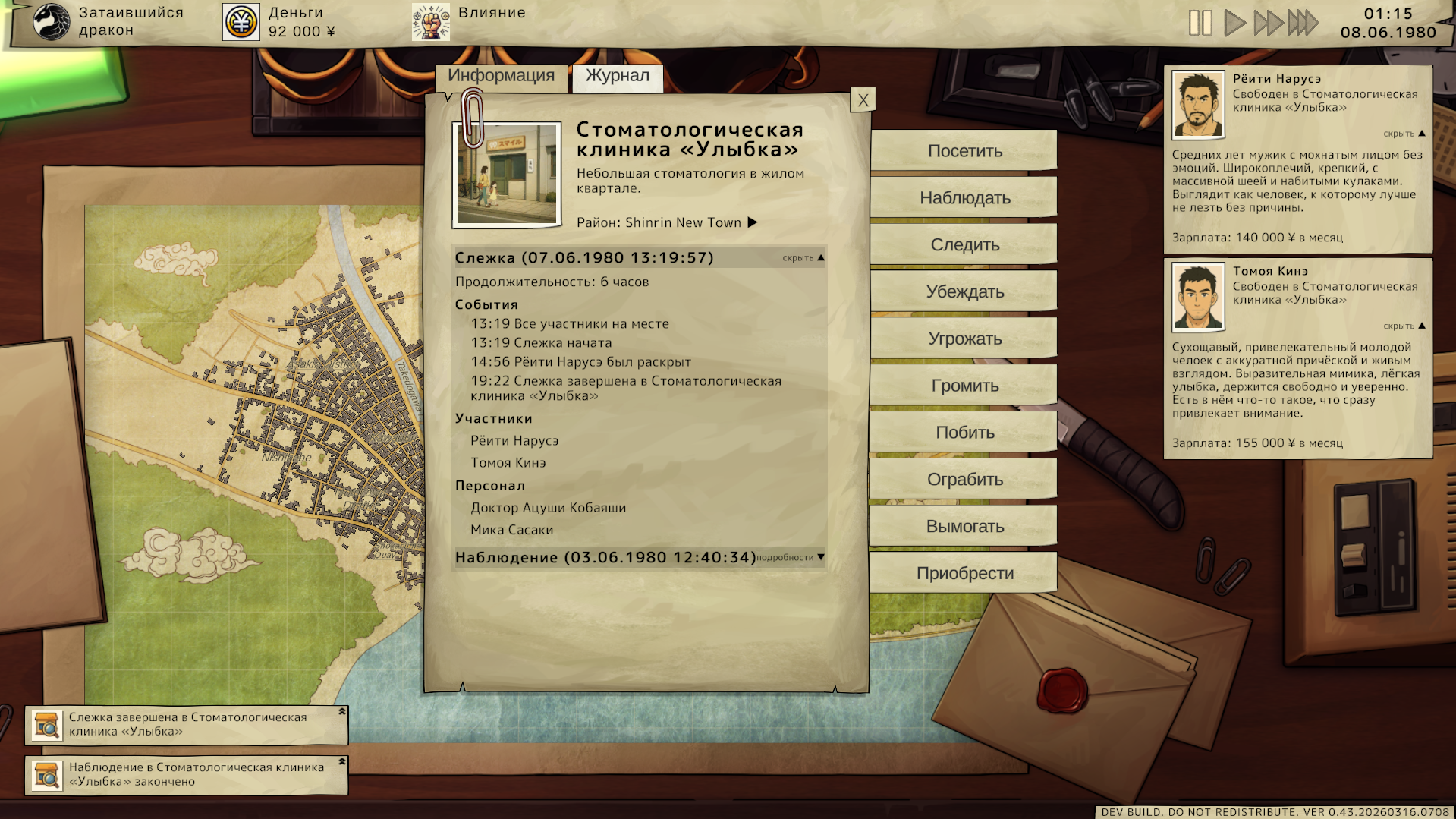Set time to normal play speed
Image resolution: width=1456 pixels, height=819 pixels.
[x=1234, y=23]
